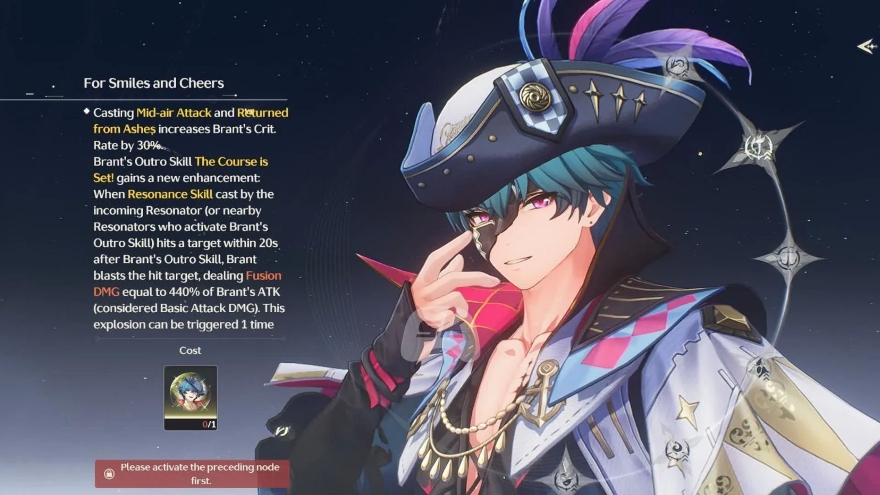
Task: Choose the anchor-emblem resonance chain node
Action: (x=789, y=255)
